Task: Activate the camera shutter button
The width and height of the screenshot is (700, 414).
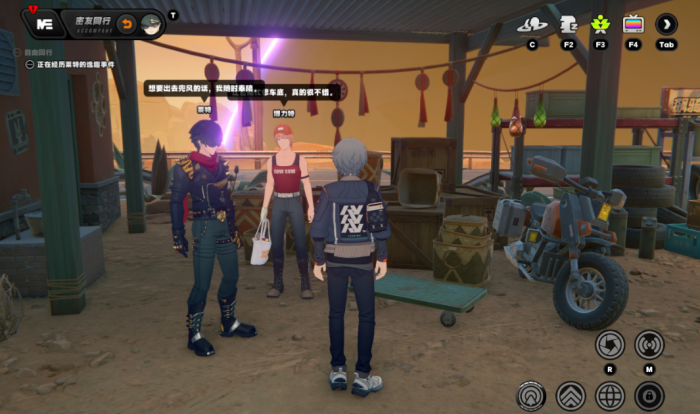Action: (609, 345)
